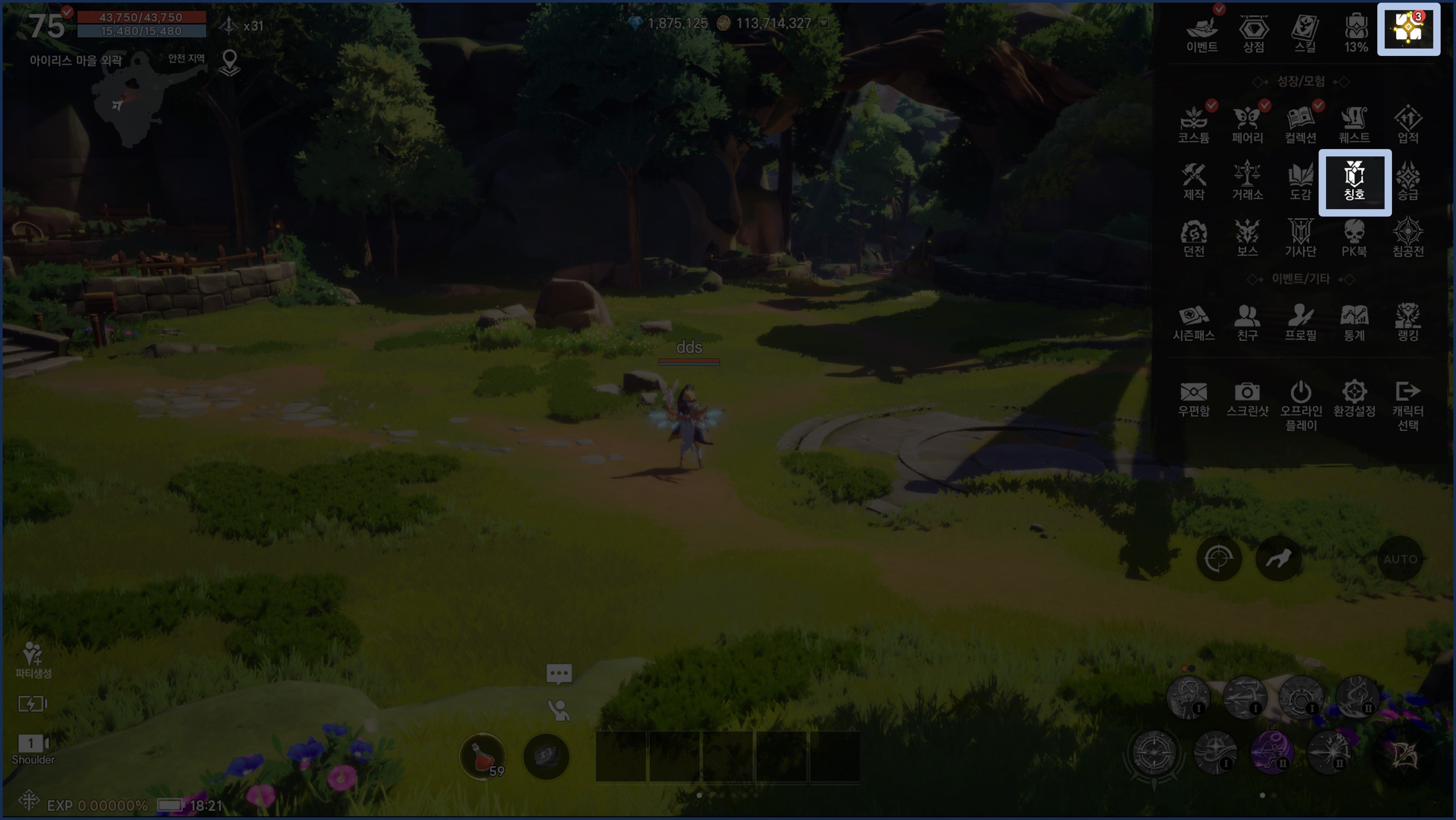Use the red health potion slot
The image size is (1456, 820).
[x=482, y=757]
